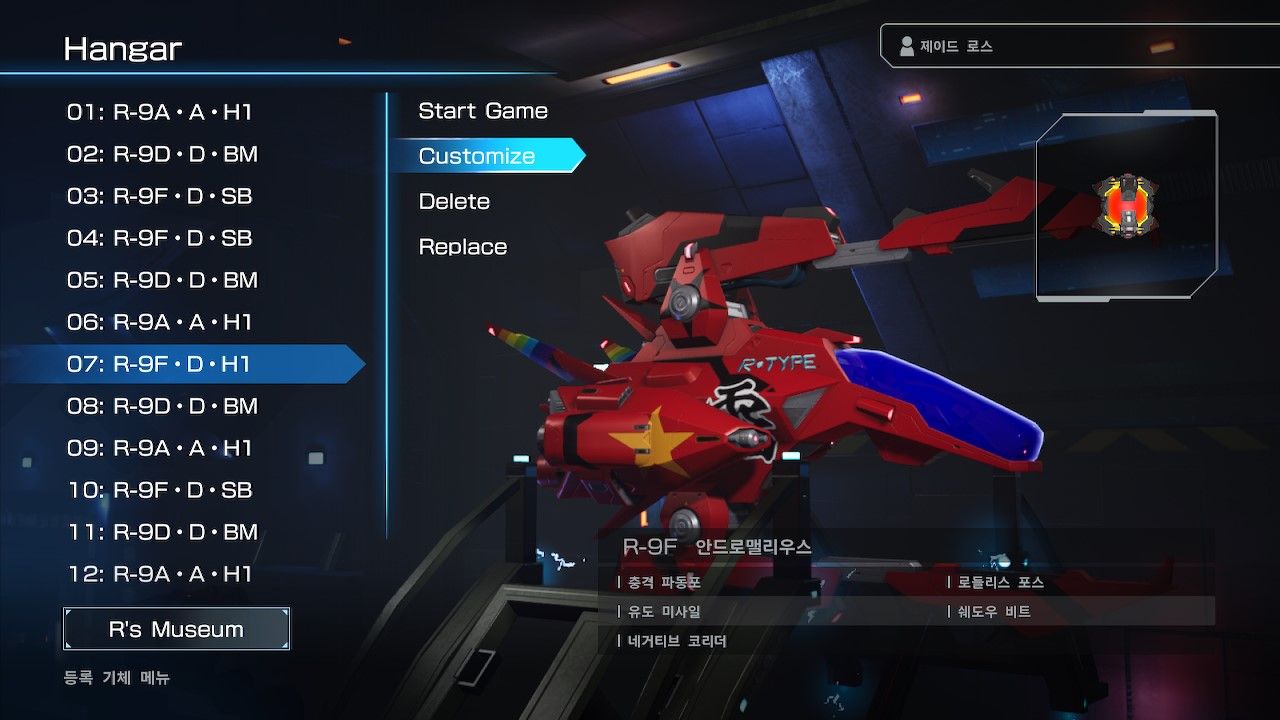Image resolution: width=1280 pixels, height=720 pixels.
Task: Select hangar slot 12: R-9A·A·H1
Action: click(160, 574)
